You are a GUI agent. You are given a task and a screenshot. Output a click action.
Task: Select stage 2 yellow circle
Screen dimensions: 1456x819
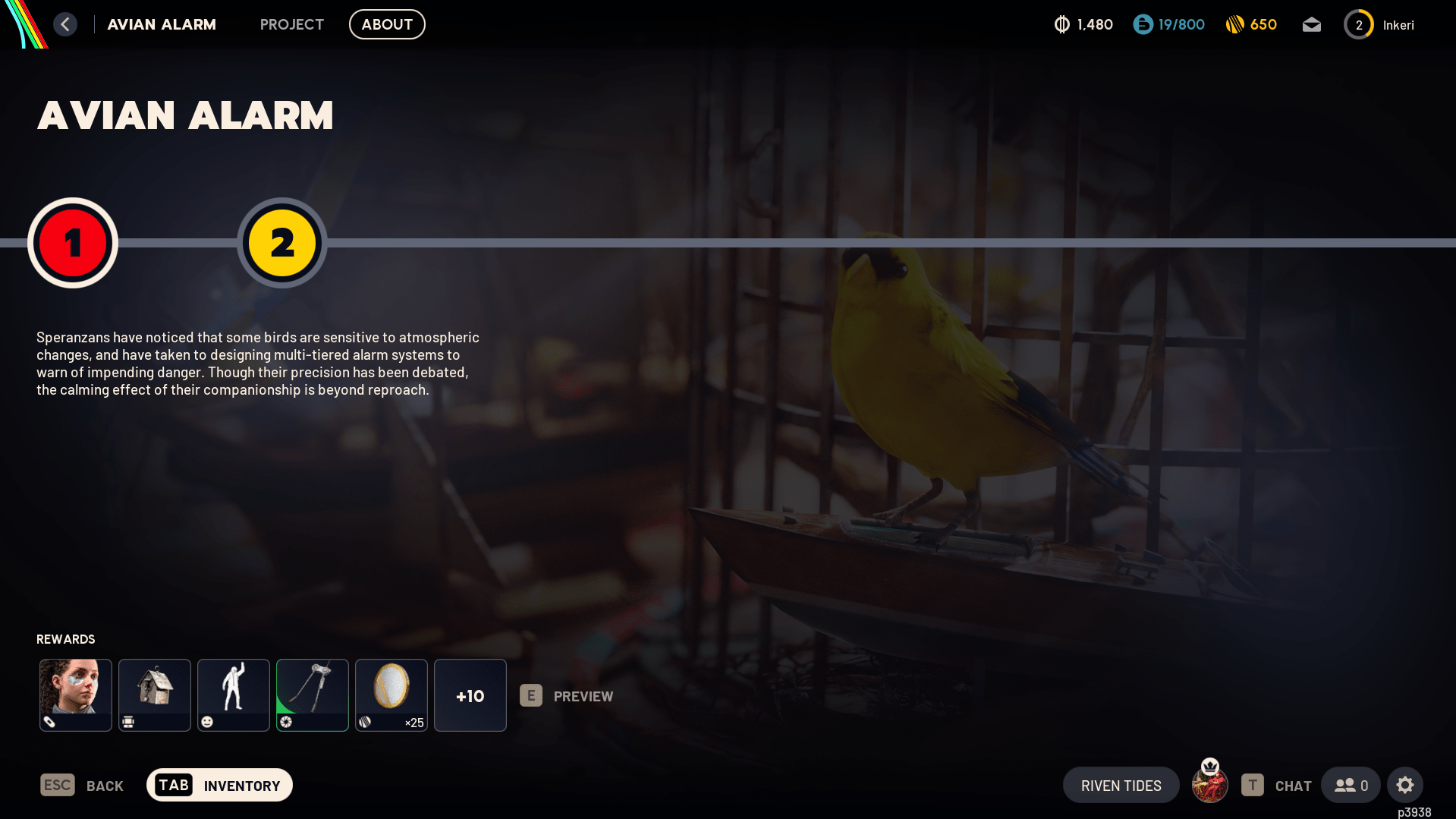(x=282, y=243)
